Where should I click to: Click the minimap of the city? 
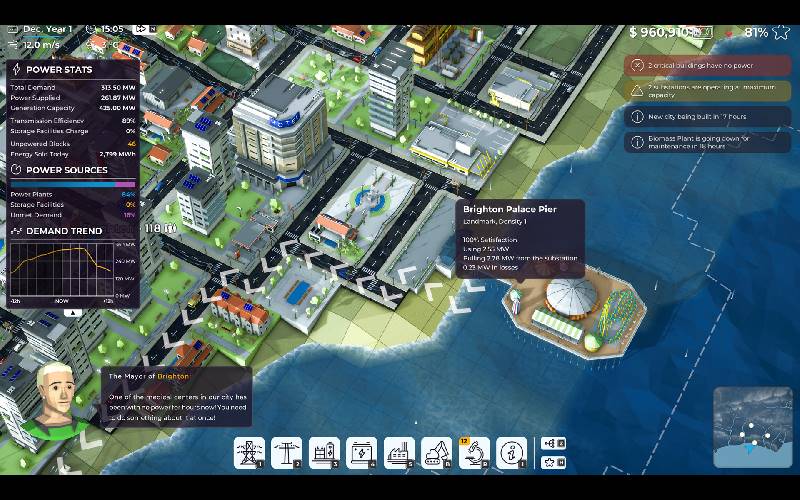pyautogui.click(x=752, y=427)
